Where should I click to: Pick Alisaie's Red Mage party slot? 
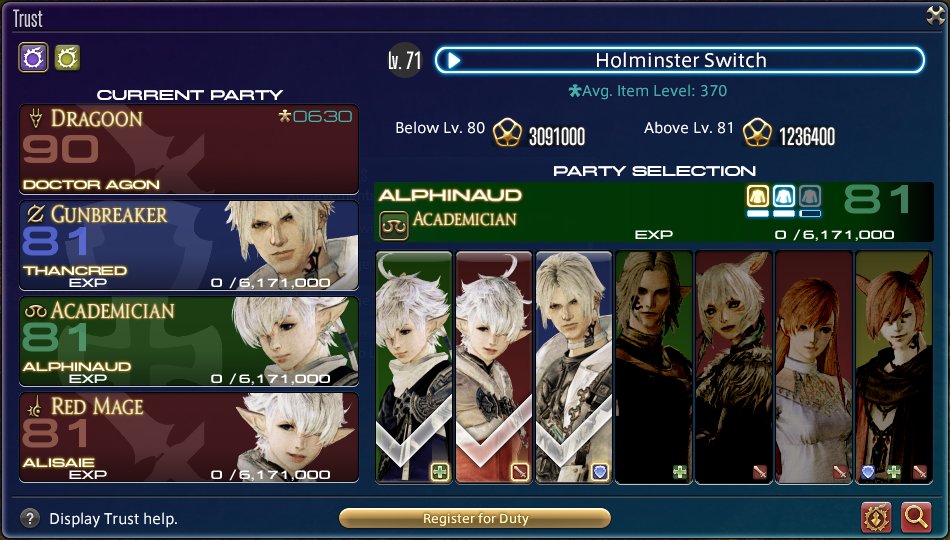point(189,439)
